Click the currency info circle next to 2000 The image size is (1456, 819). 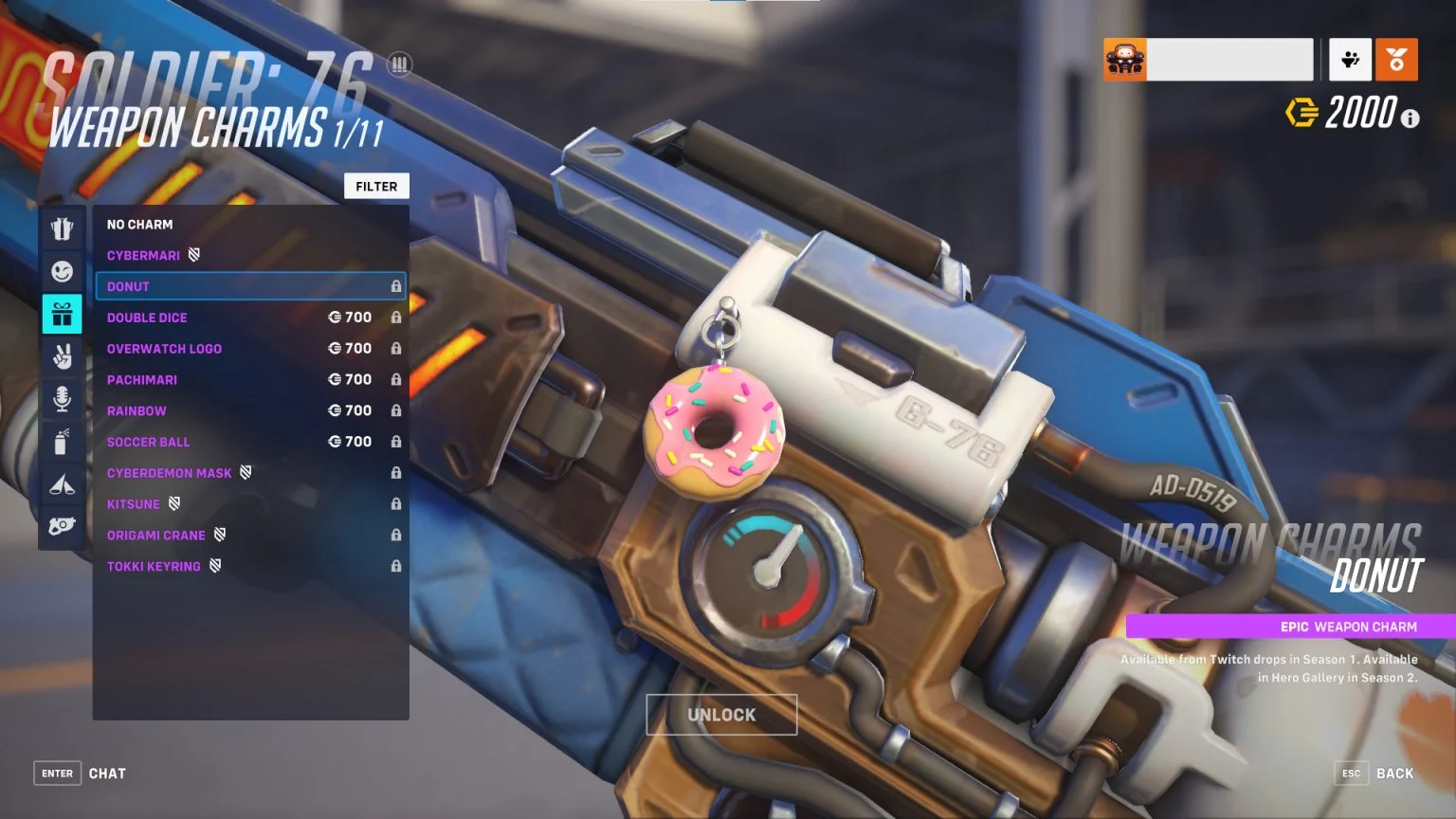click(1410, 118)
